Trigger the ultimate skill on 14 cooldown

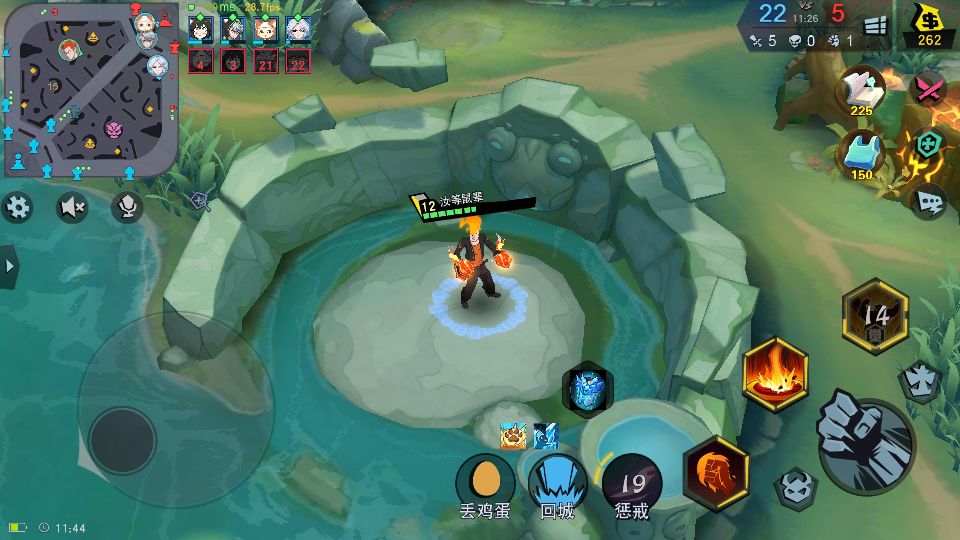(875, 317)
